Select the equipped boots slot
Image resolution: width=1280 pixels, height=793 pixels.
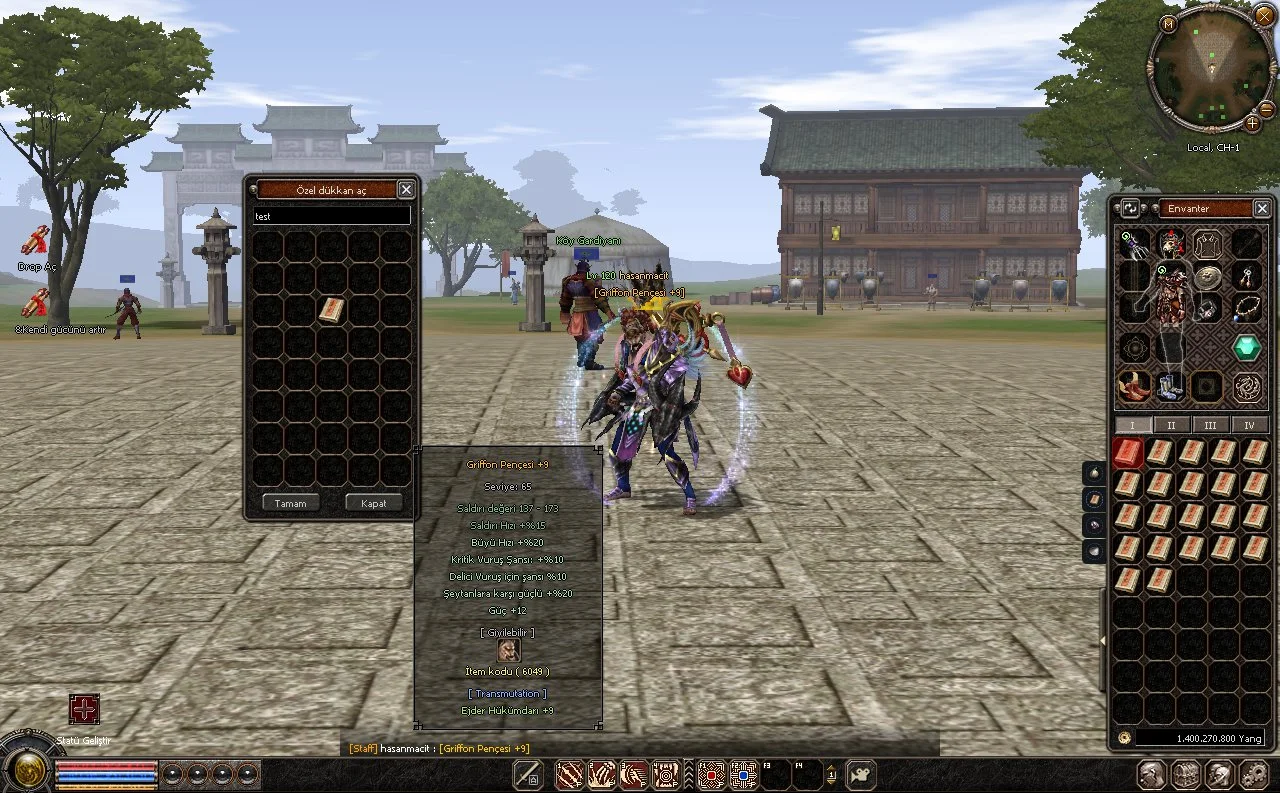[1170, 386]
